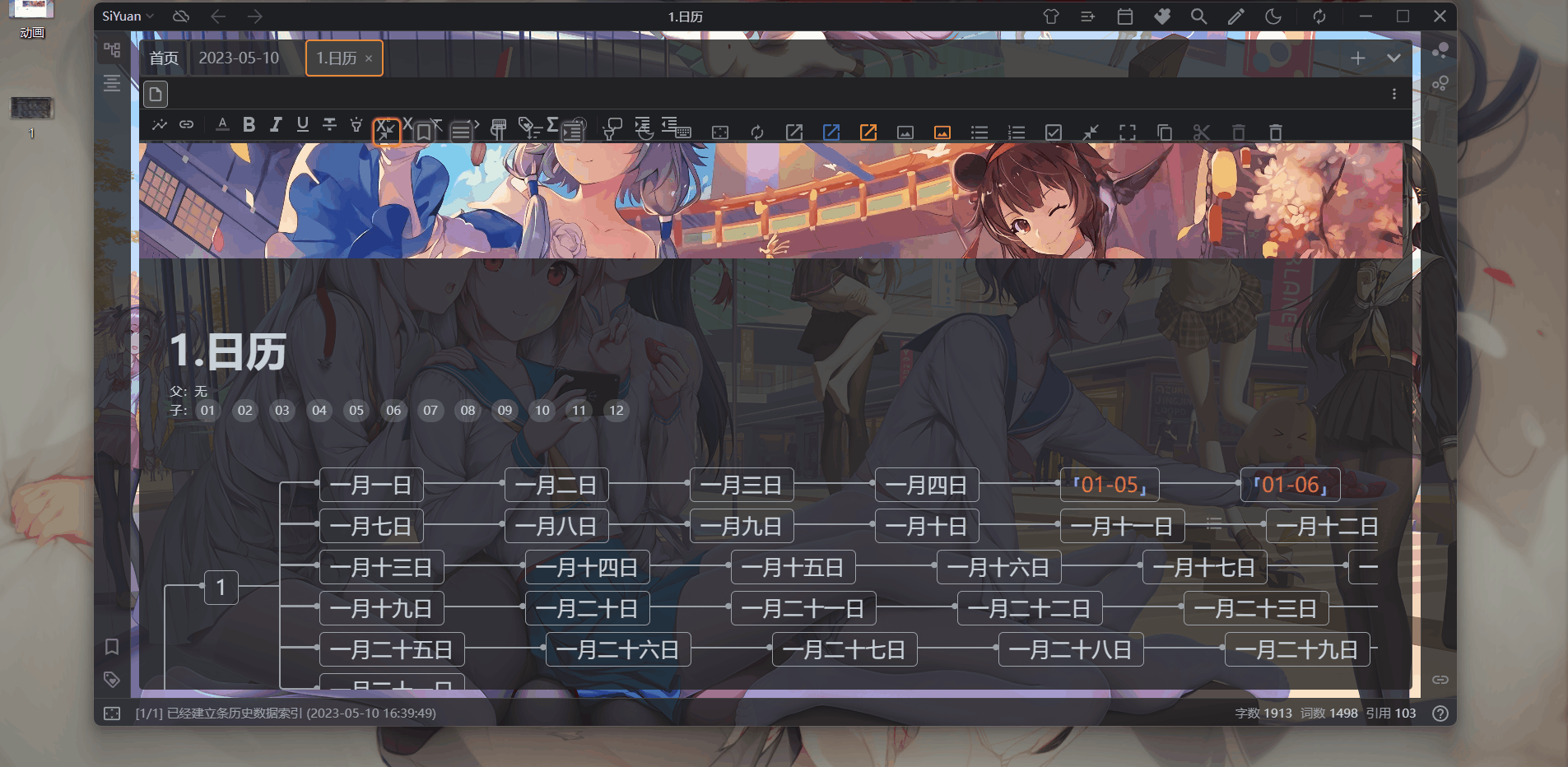
Task: Switch to the 2023-05-10 tab
Action: pos(241,58)
